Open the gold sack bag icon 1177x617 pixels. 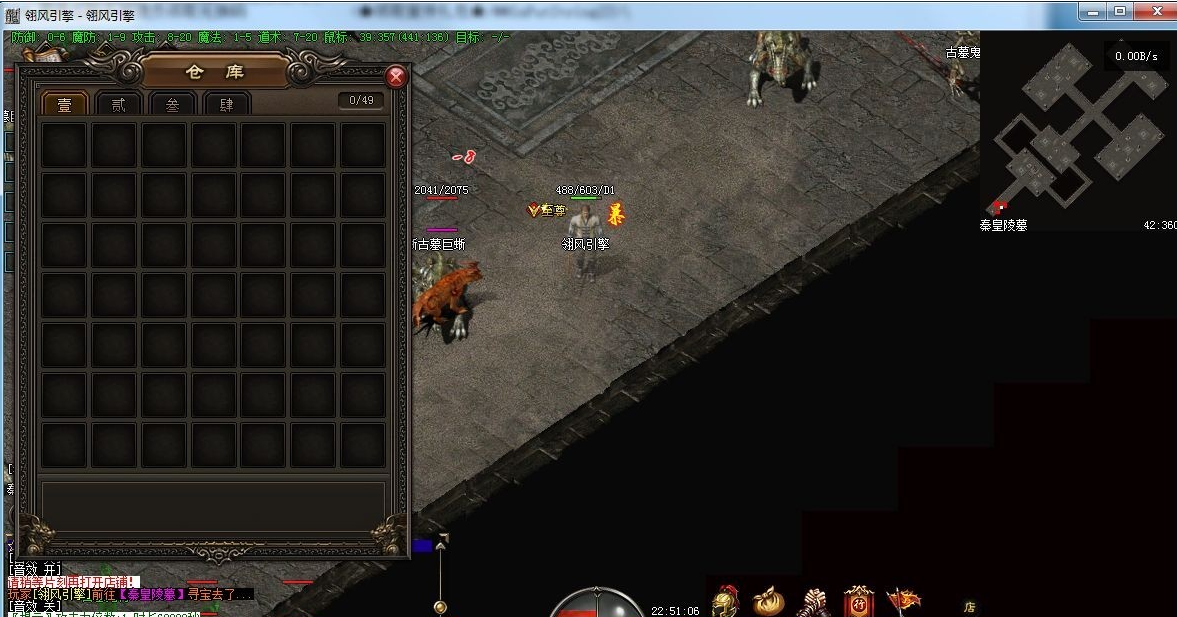click(768, 602)
